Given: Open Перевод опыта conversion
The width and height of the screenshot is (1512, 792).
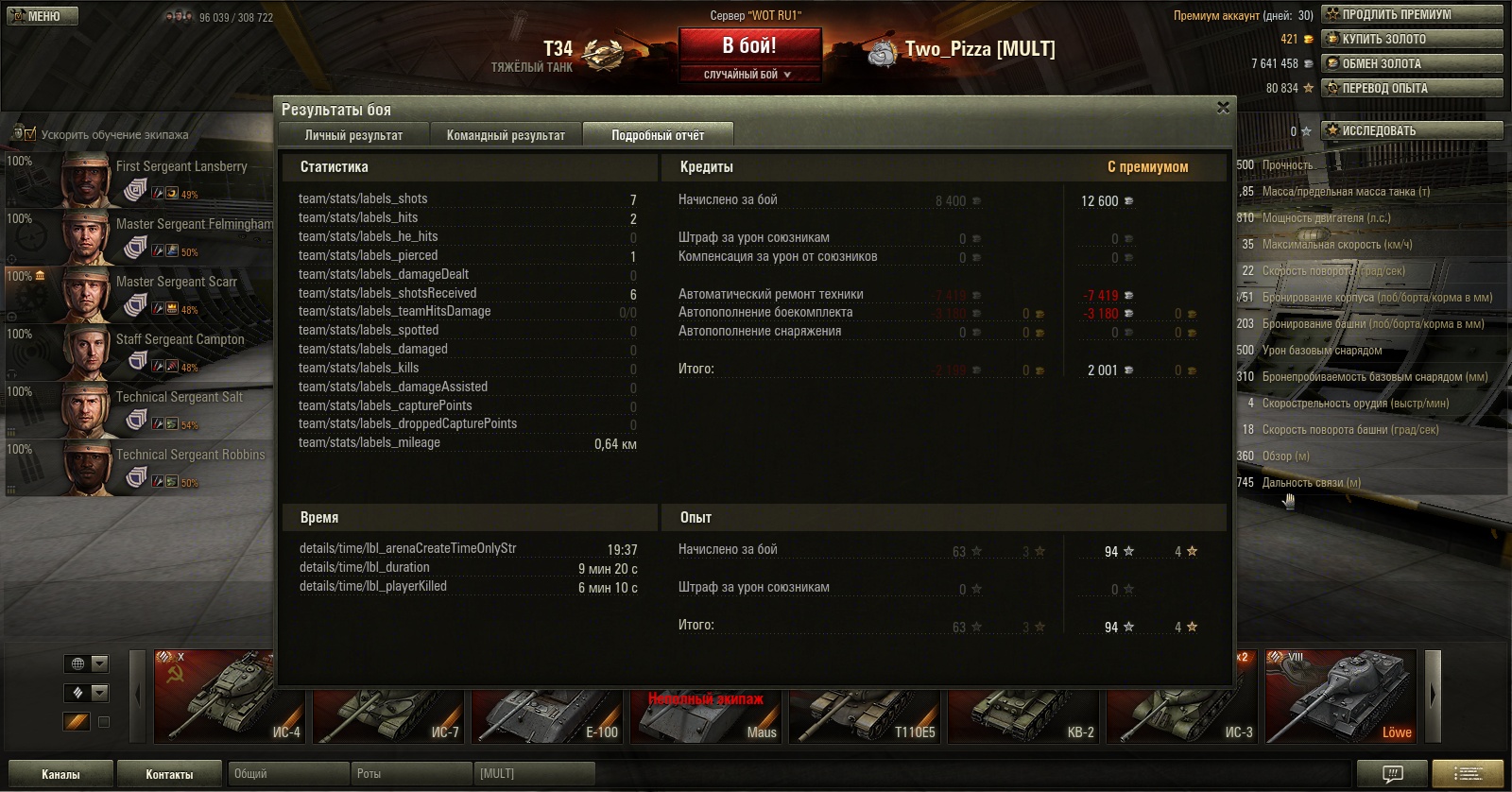Looking at the screenshot, I should 1412,88.
